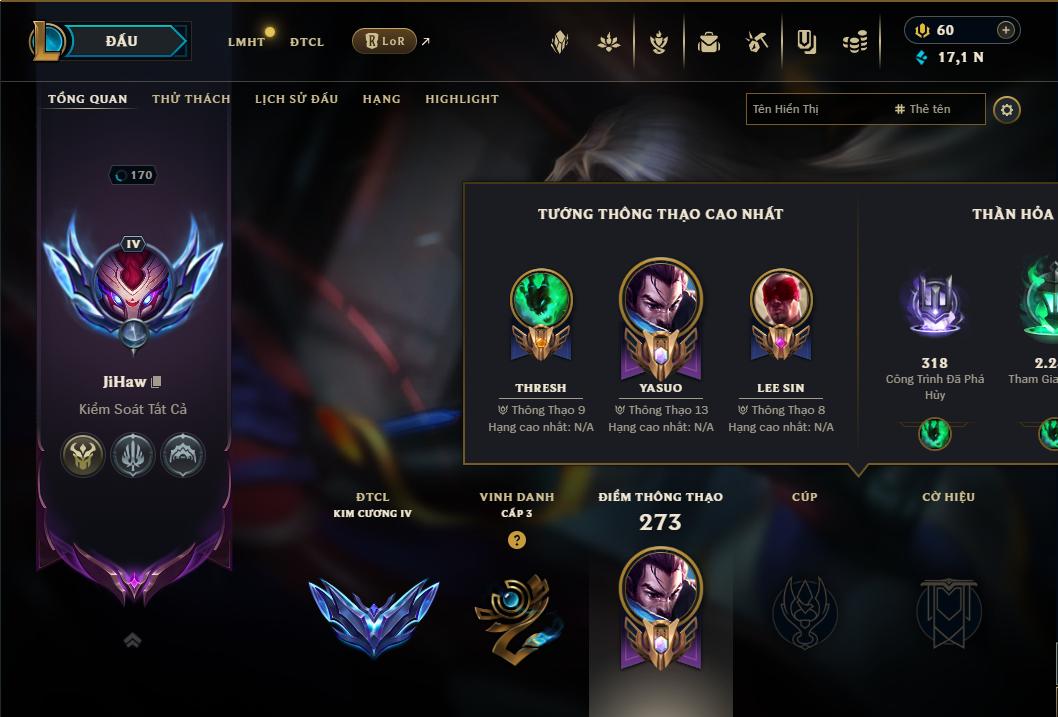Click the VINH DANH question mark icon
The image size is (1058, 717).
(516, 540)
